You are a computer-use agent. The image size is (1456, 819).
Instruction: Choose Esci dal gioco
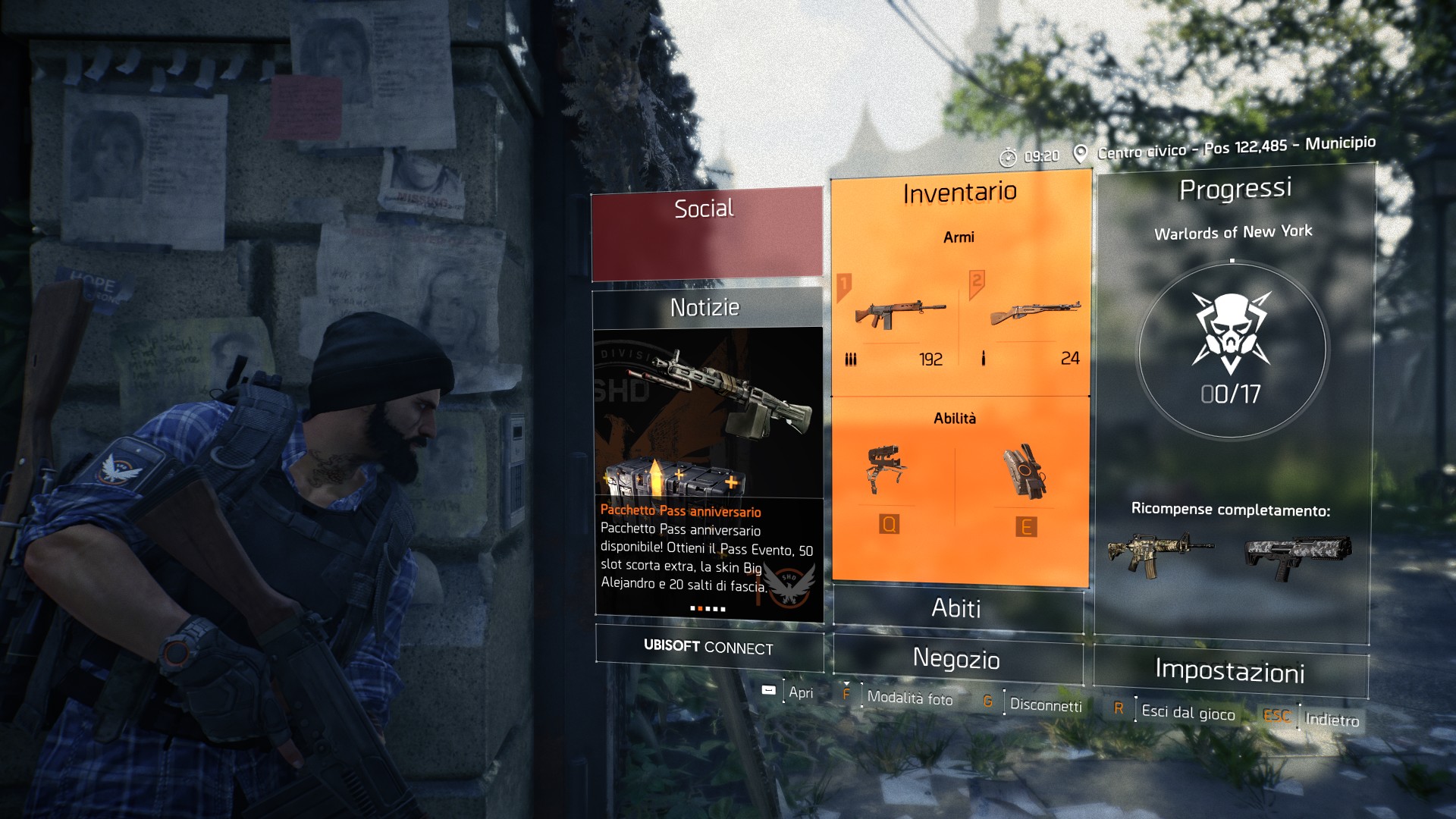click(x=1188, y=713)
